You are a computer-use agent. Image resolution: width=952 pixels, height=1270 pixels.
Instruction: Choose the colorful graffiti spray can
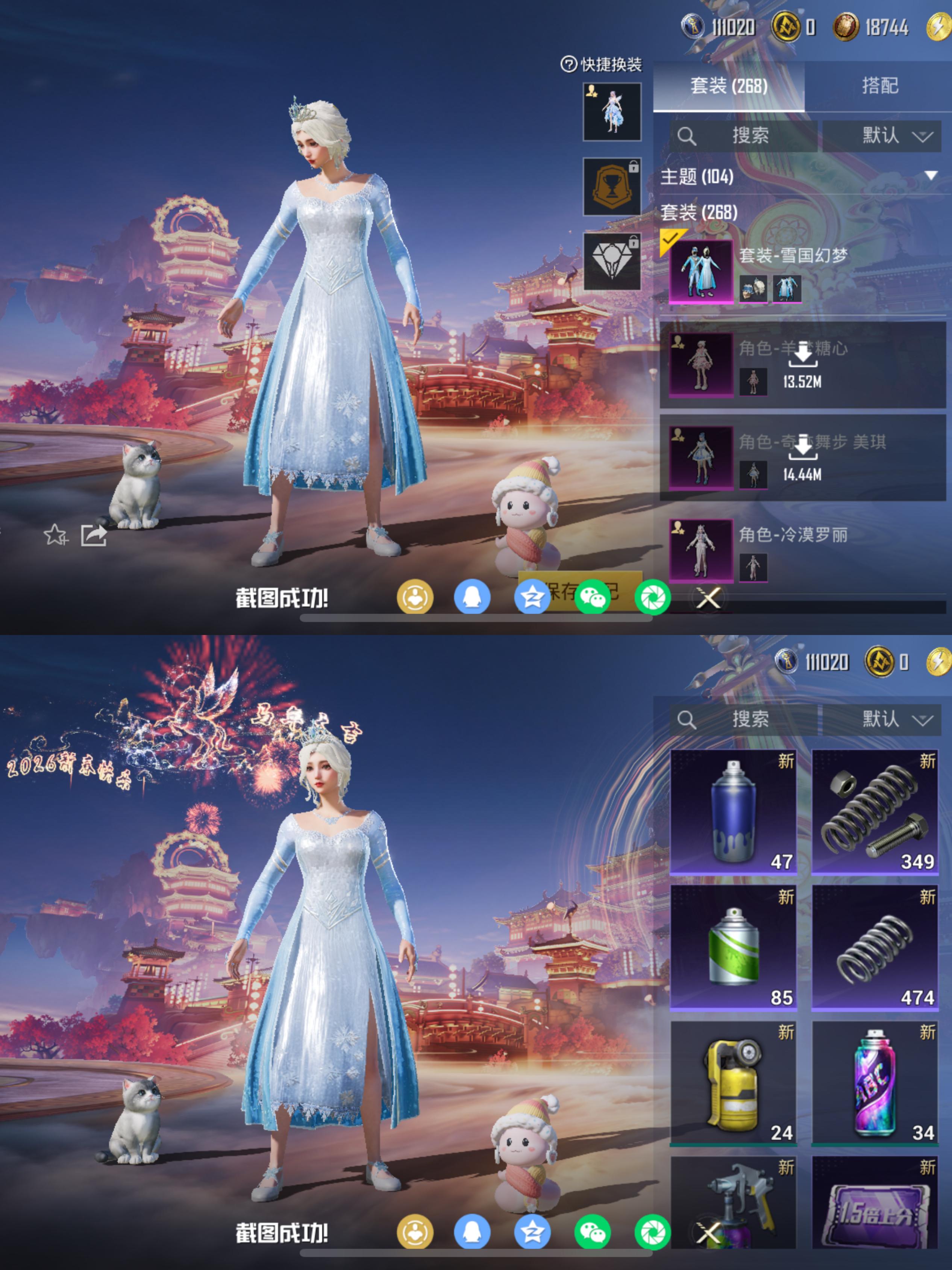click(x=875, y=1083)
